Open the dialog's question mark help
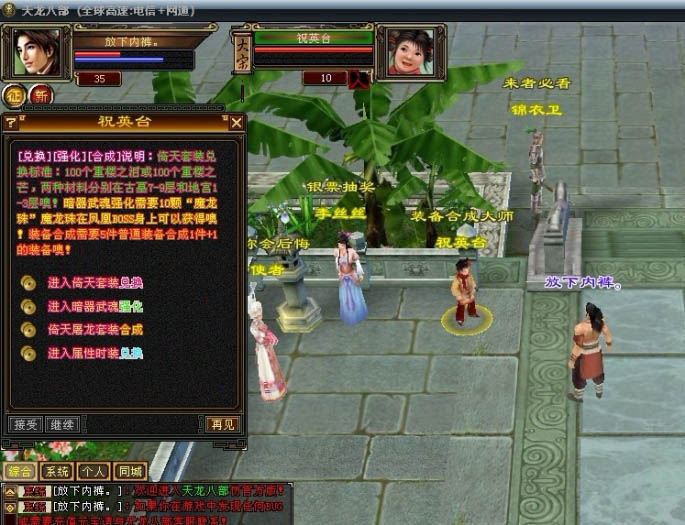The width and height of the screenshot is (685, 525). pos(11,122)
